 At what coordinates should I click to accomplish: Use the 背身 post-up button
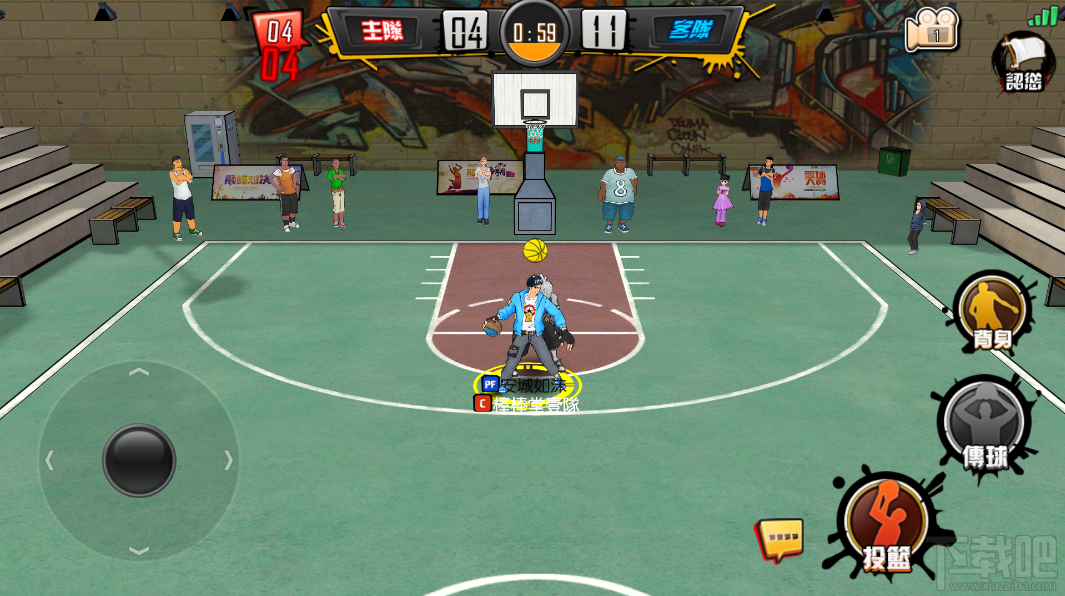[991, 312]
